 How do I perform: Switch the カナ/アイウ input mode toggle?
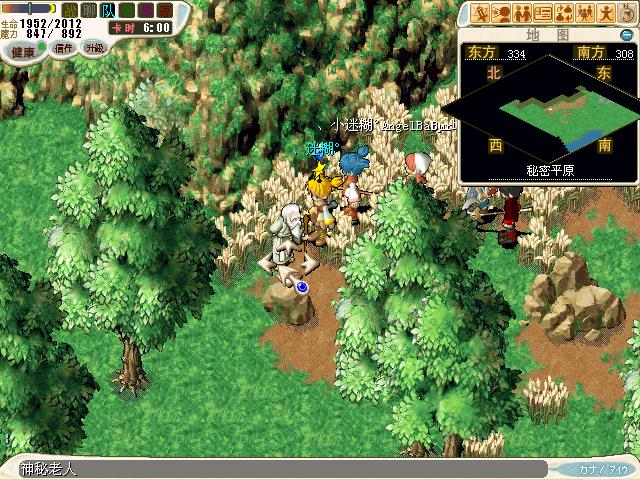[x=604, y=468]
